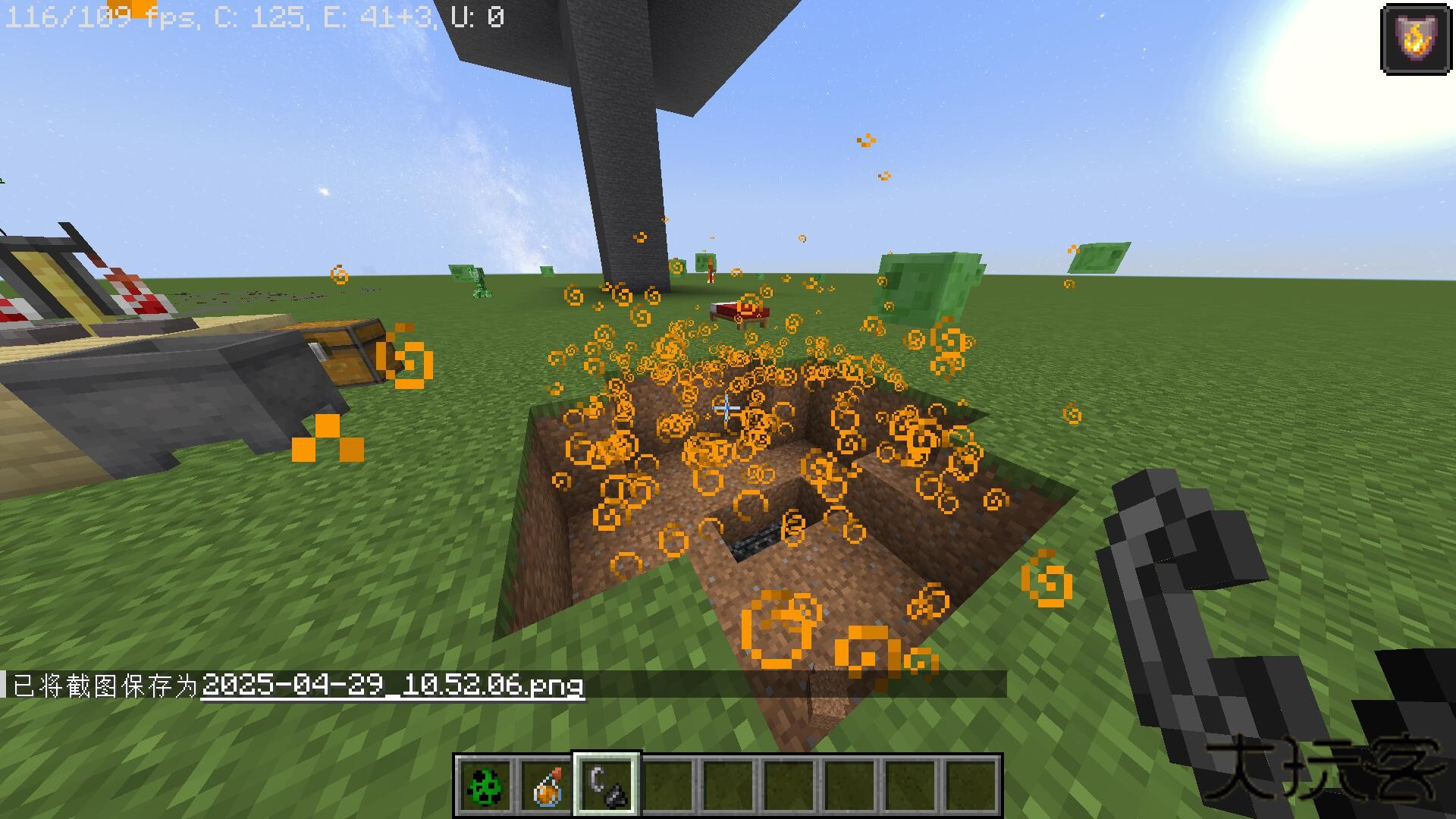Open the saved screenshot filename link
Viewport: 1456px width, 819px height.
click(x=393, y=686)
